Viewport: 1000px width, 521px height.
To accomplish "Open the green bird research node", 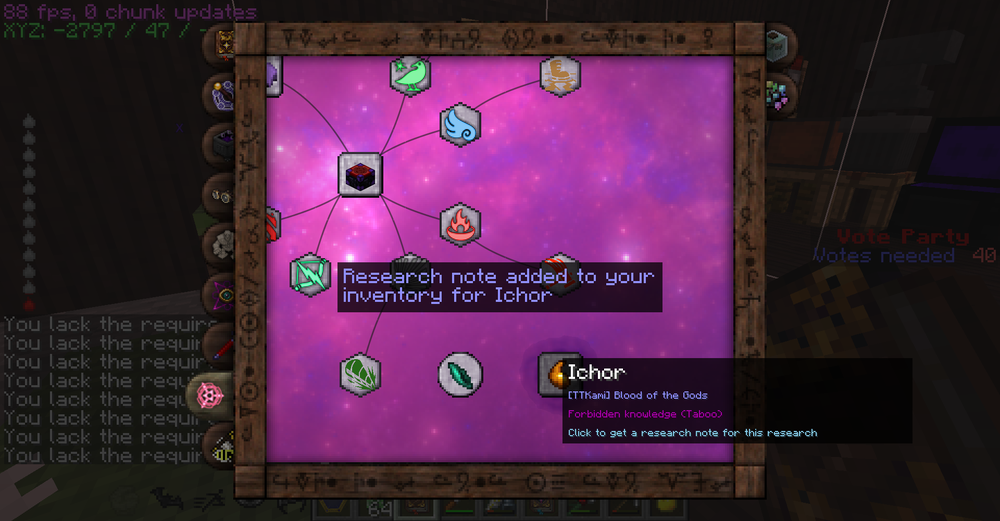I will point(410,76).
